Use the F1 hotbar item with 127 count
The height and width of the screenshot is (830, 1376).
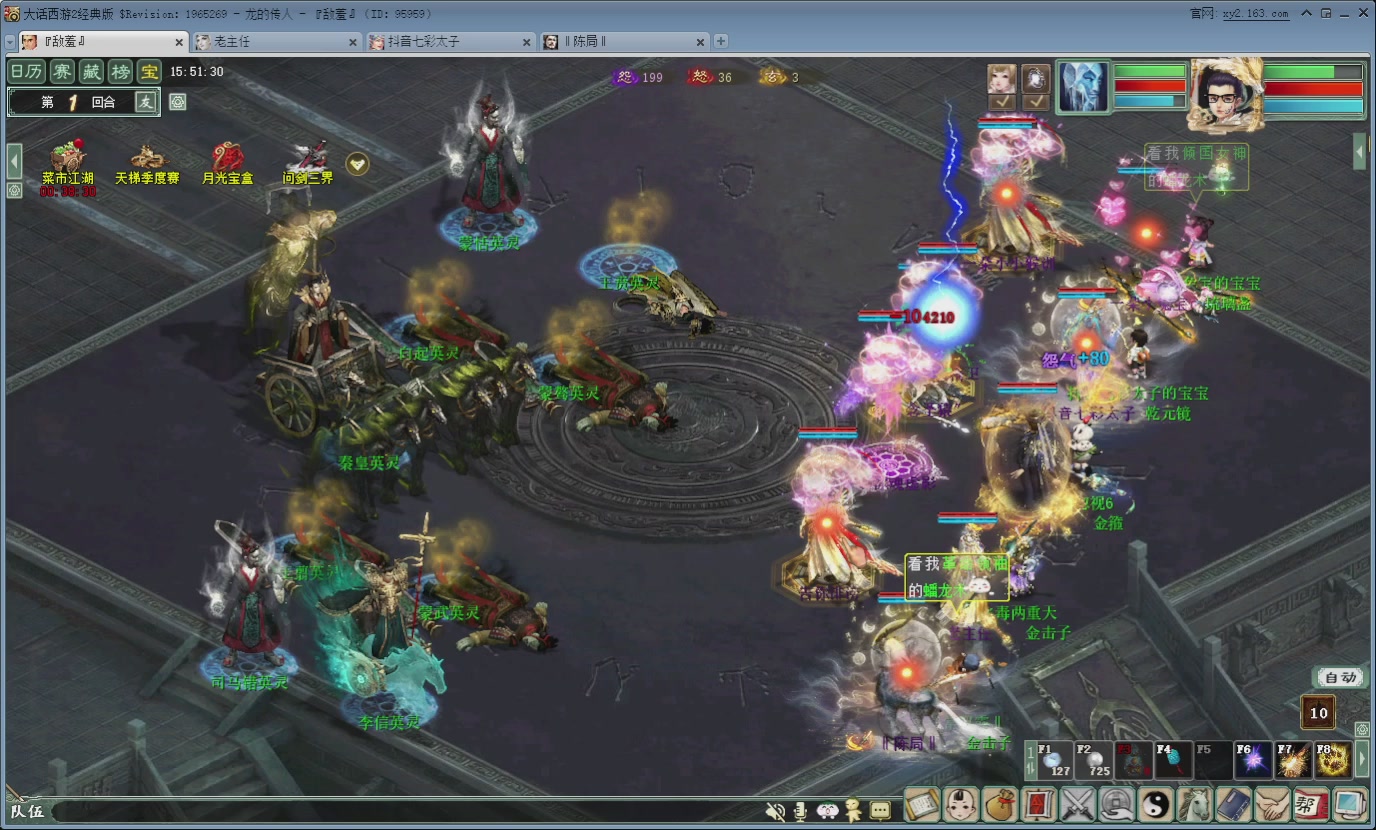point(1054,760)
